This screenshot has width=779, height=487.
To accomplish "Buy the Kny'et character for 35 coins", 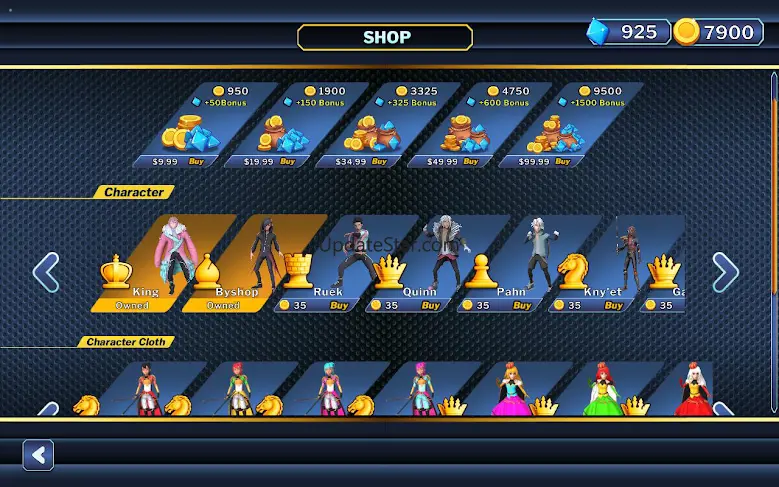I will click(x=614, y=305).
